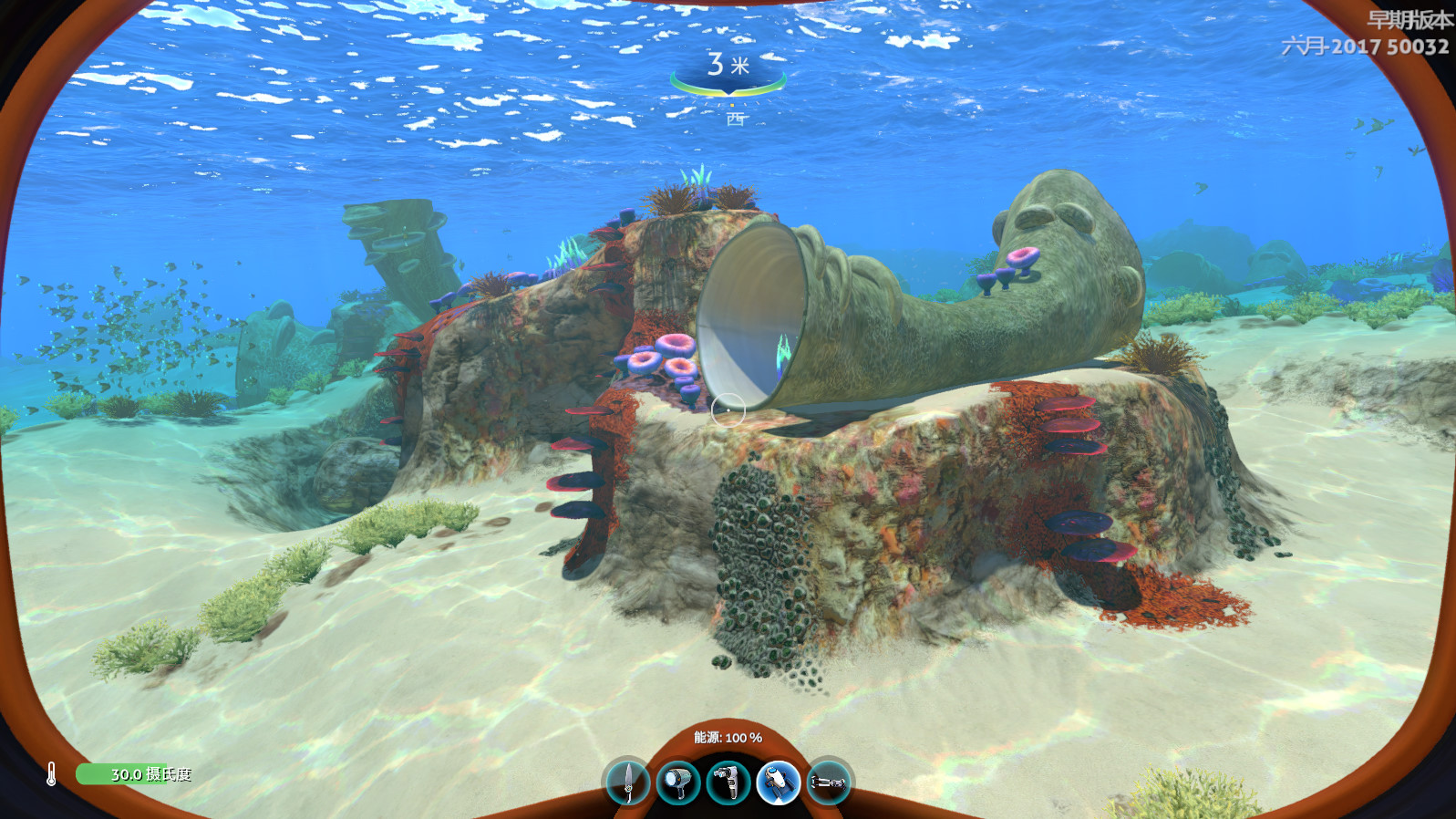Choose the scanner tool slot
The image size is (1456, 819).
pos(728,782)
